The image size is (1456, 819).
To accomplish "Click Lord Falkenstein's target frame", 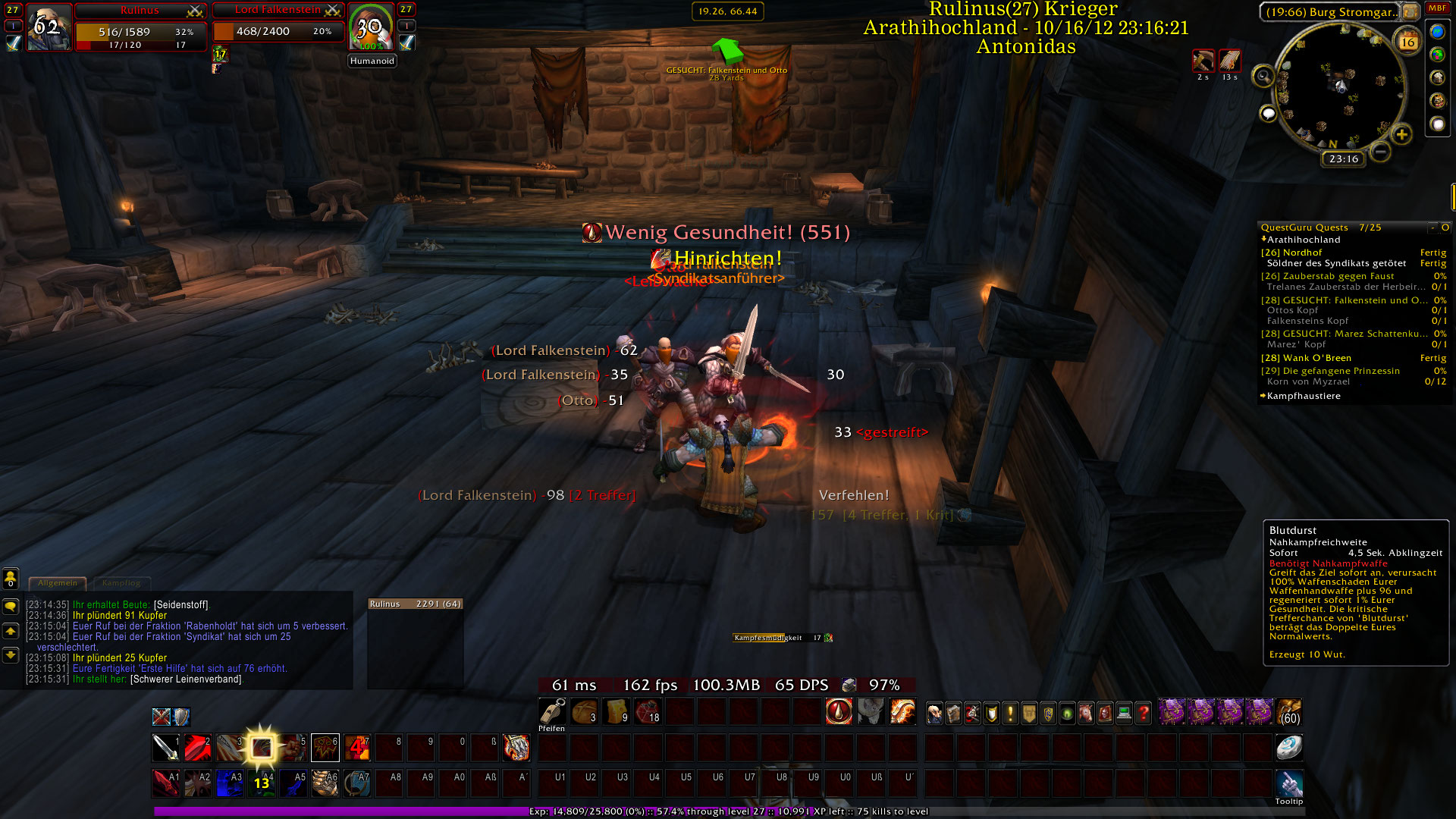I will coord(278,31).
